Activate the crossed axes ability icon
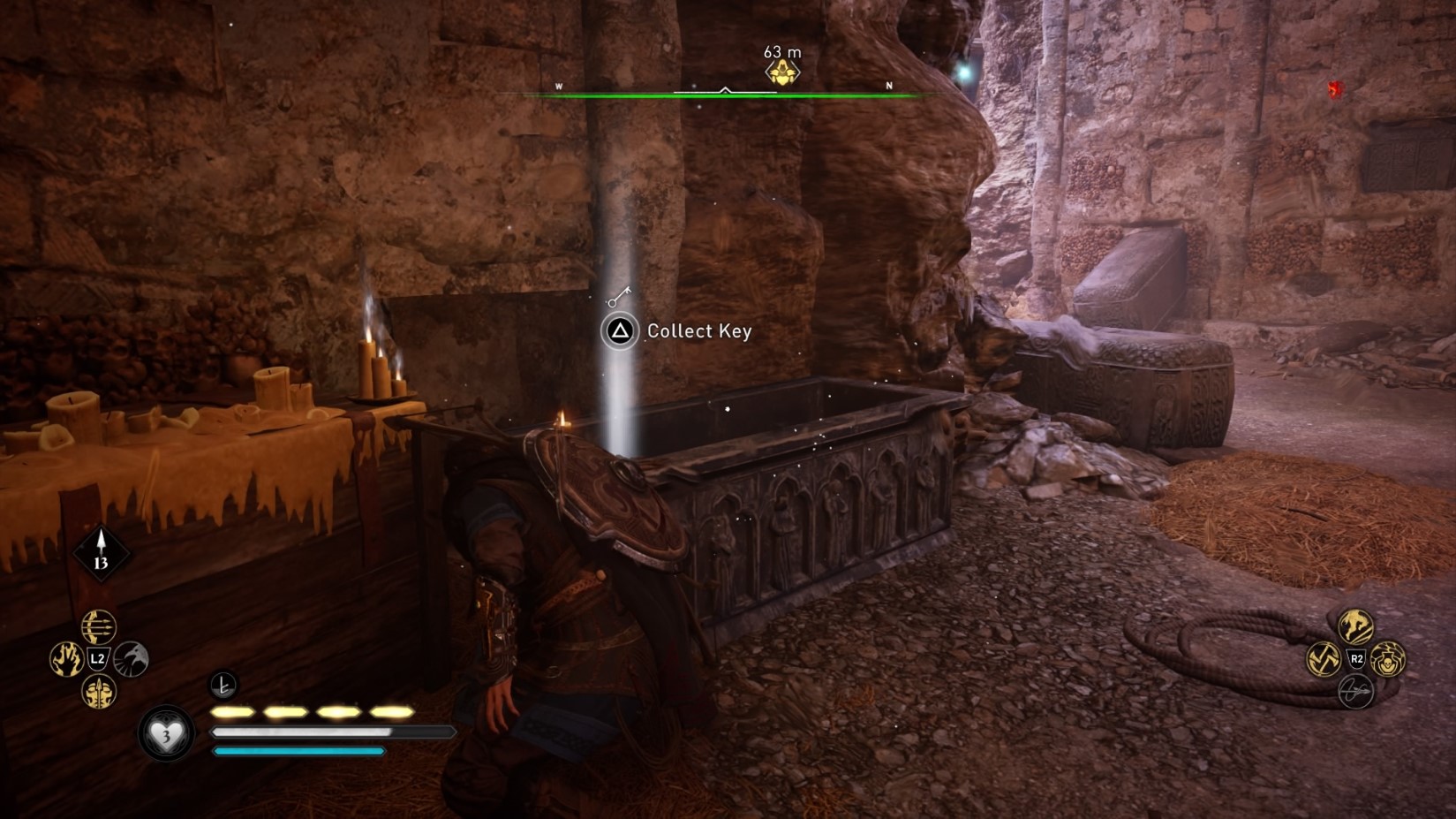Screen dimensions: 1456x819 (x=1323, y=659)
